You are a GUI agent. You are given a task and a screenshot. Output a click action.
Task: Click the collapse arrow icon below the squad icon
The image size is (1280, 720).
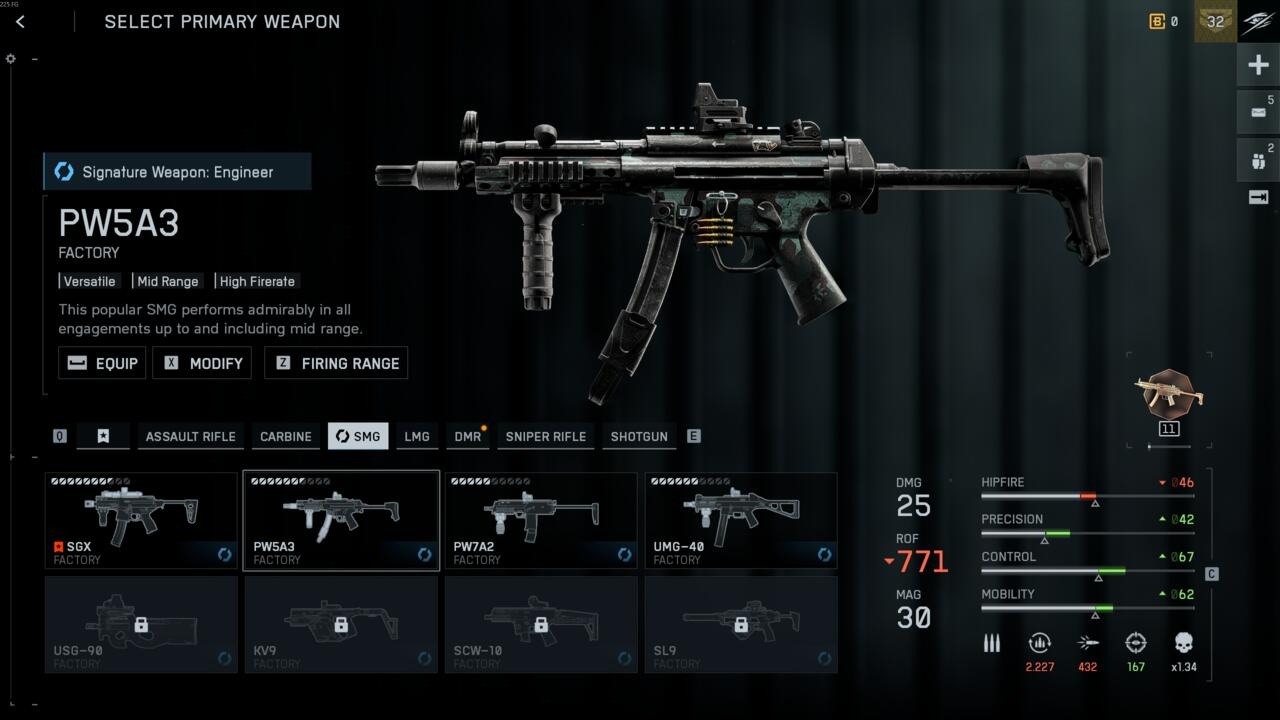[x=1257, y=197]
